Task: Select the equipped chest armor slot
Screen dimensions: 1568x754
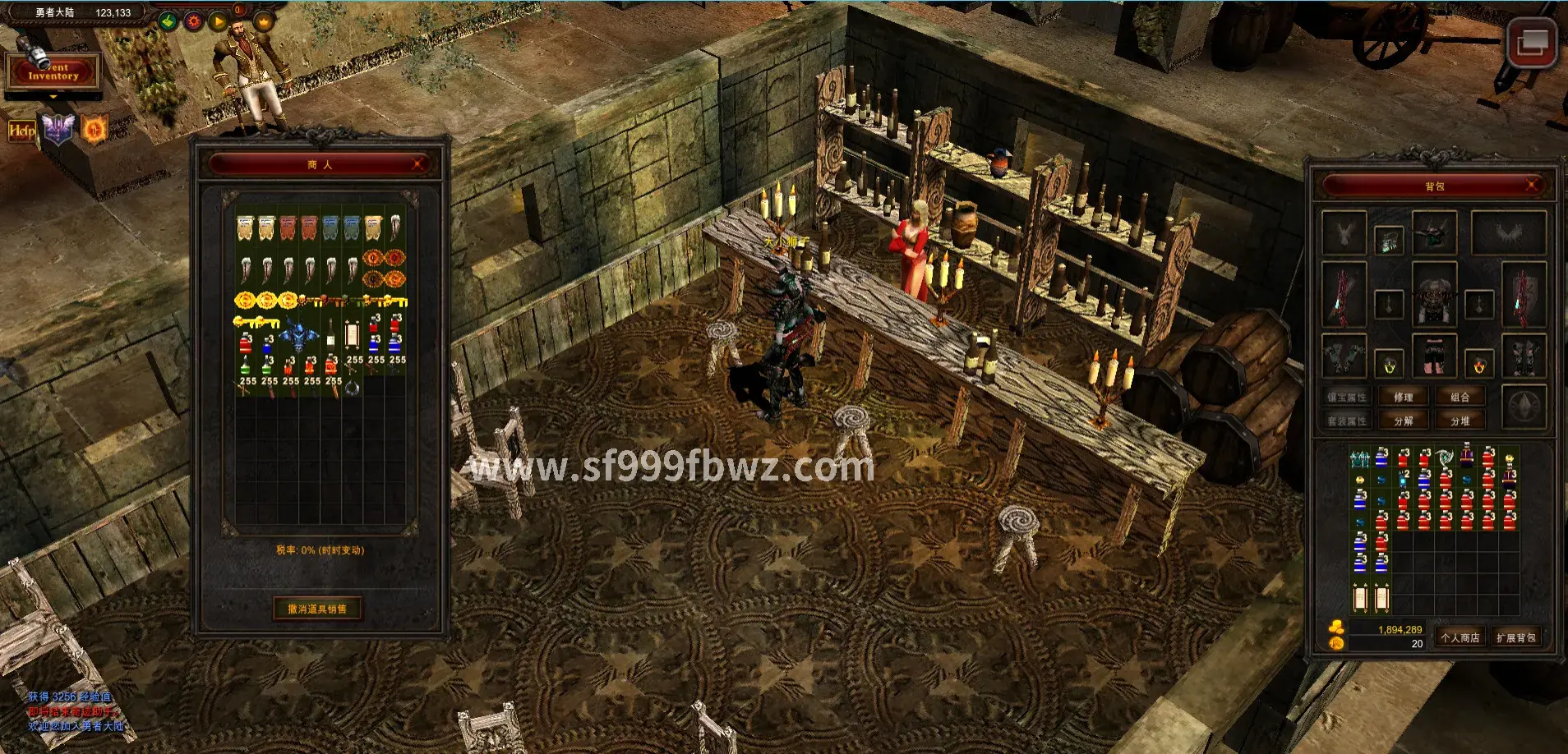Action: pyautogui.click(x=1434, y=293)
